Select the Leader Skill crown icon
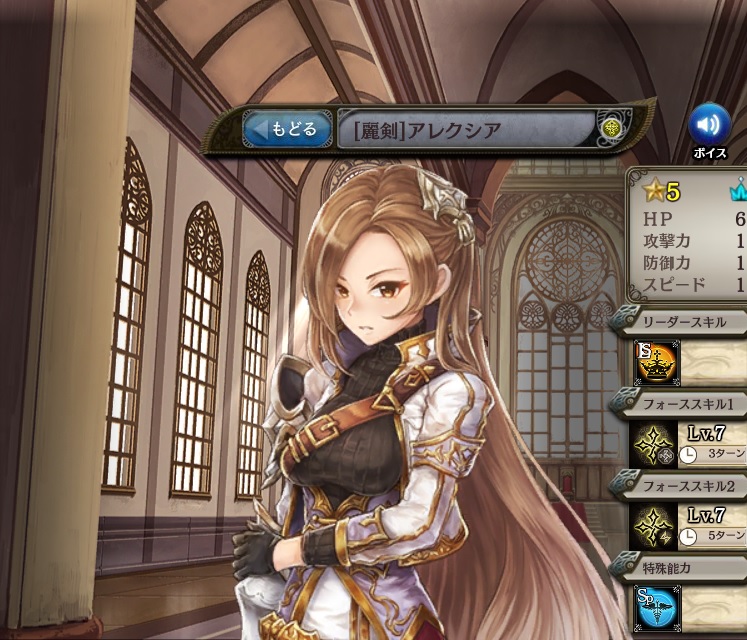Viewport: 747px width, 640px height. (657, 364)
